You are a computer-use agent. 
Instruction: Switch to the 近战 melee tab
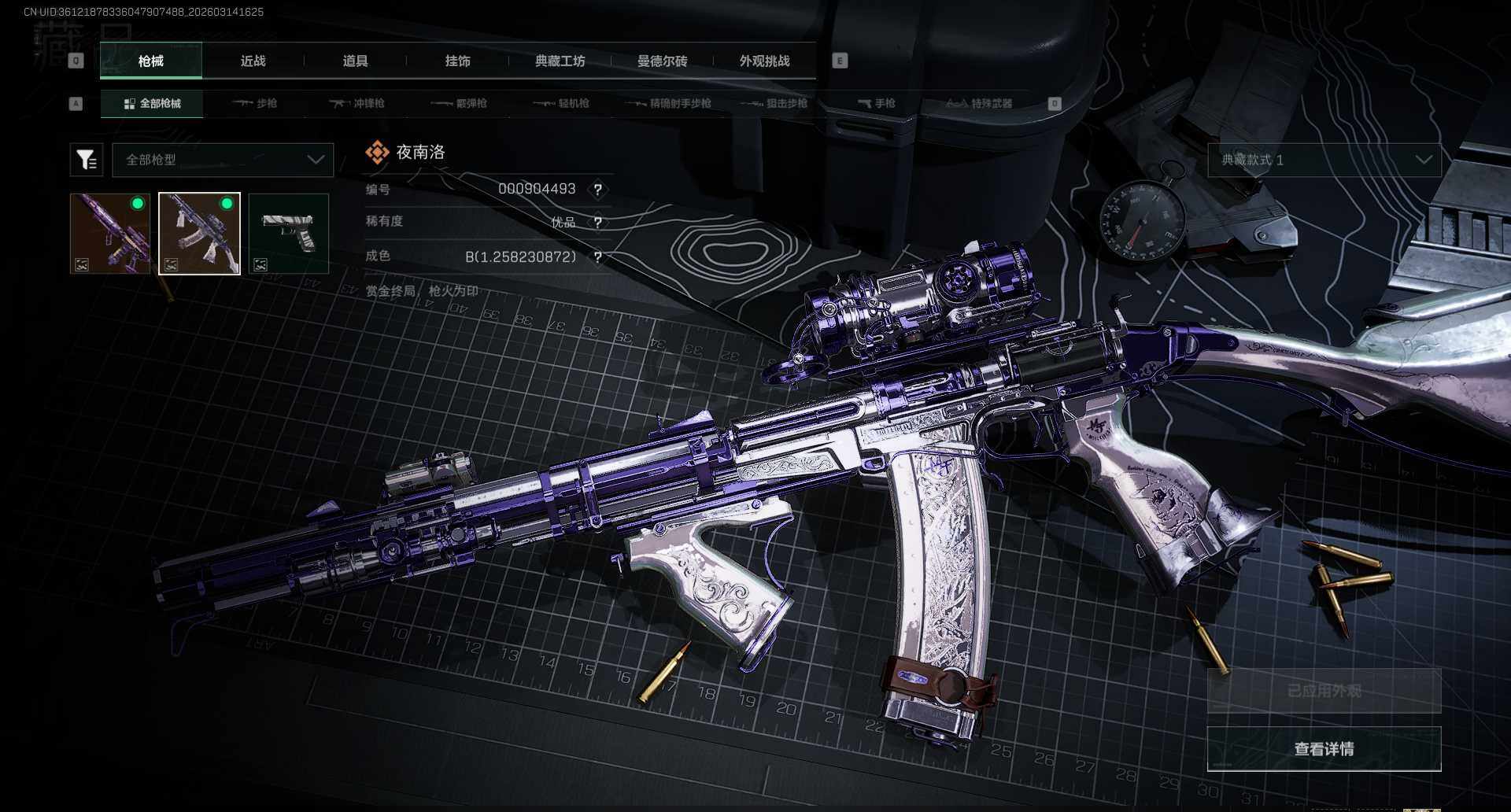pos(253,61)
